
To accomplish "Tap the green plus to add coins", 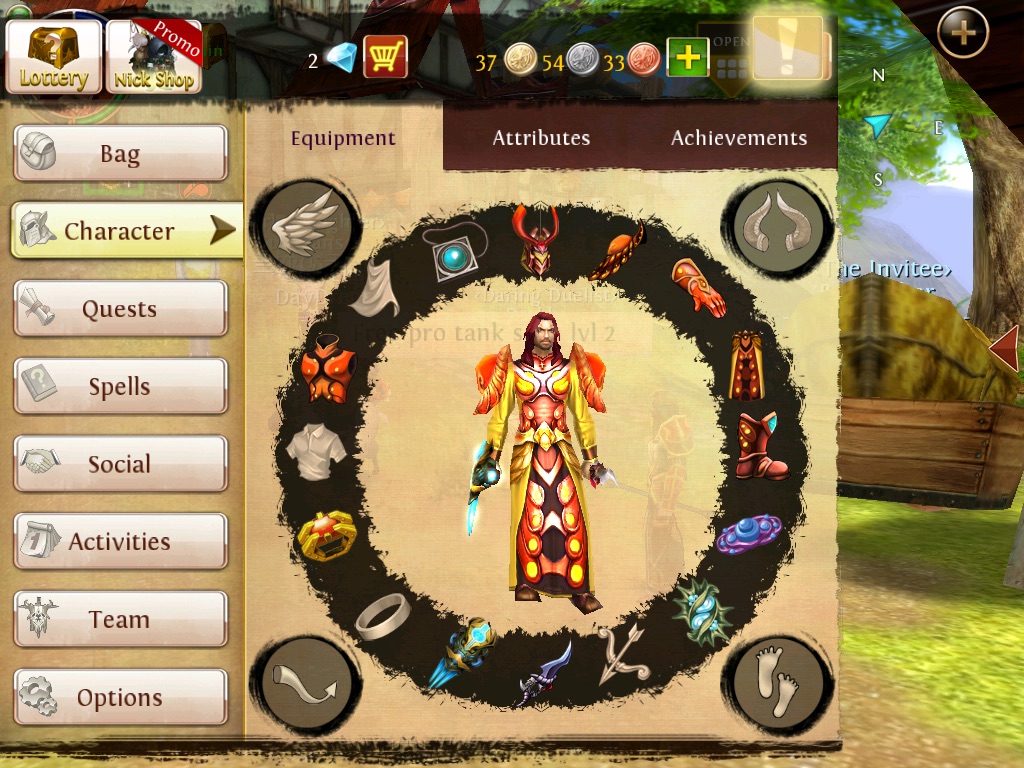I will tap(688, 58).
